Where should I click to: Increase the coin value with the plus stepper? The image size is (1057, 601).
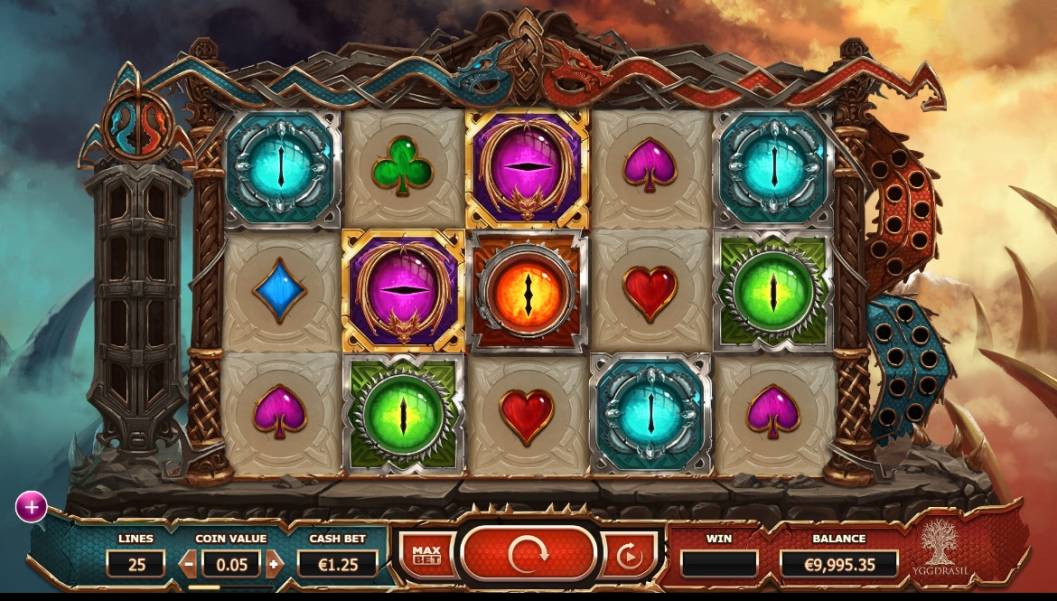pos(274,563)
